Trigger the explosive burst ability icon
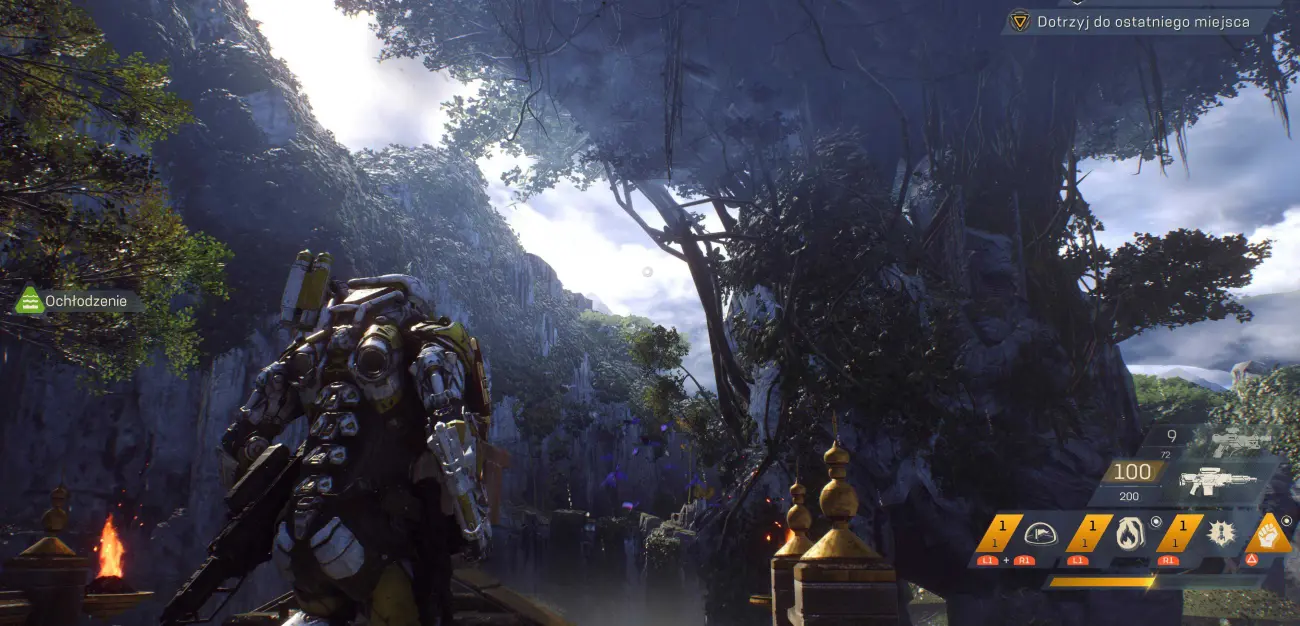This screenshot has width=1300, height=626. coord(1220,534)
